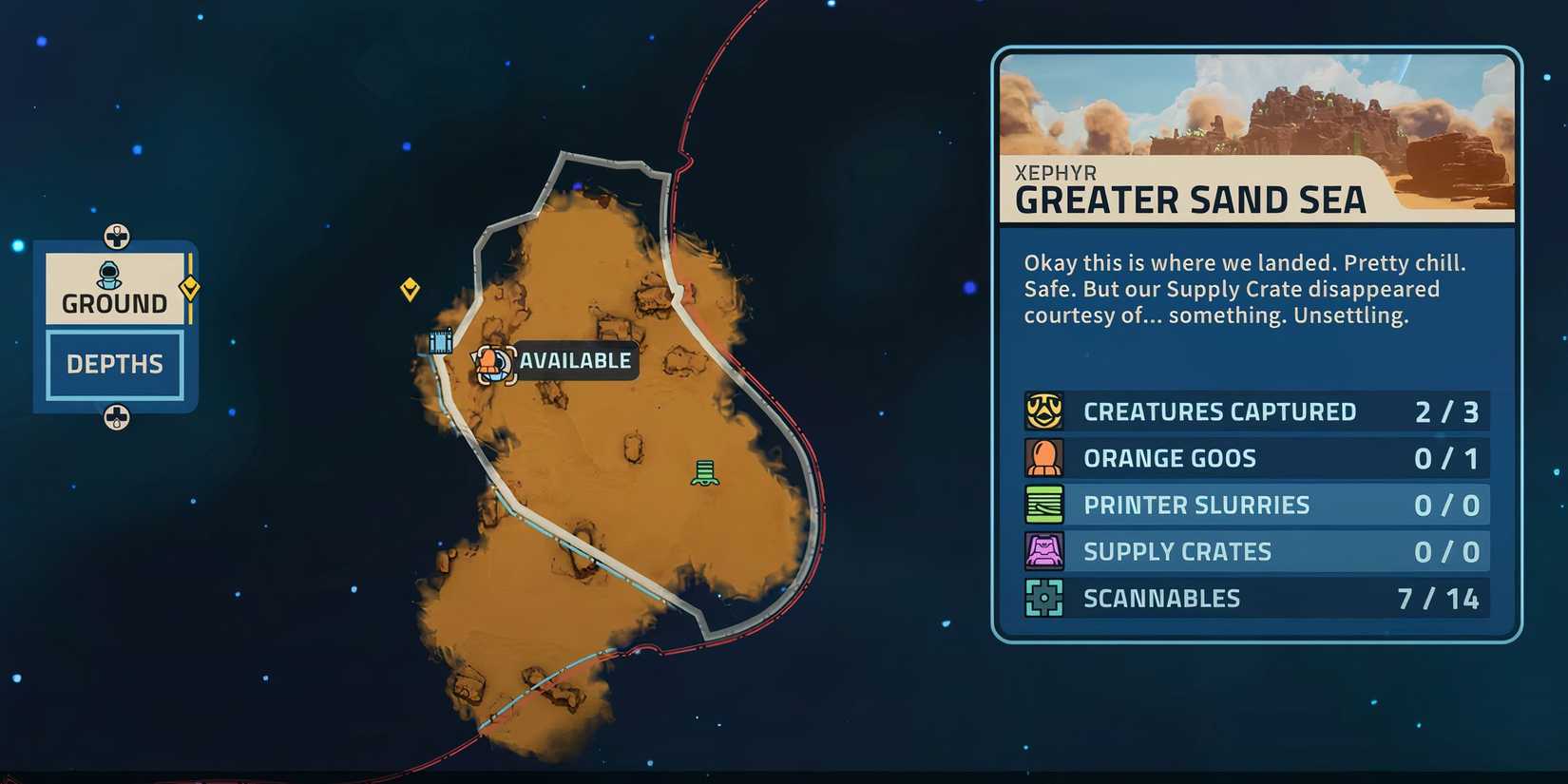Screen dimensions: 1568x784
Task: Select the blue structure icon on the map
Action: coord(440,341)
